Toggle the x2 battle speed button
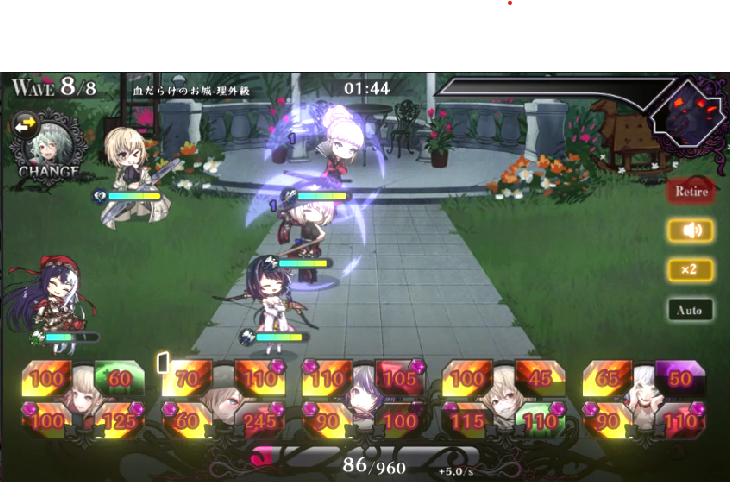The image size is (730, 482). [x=691, y=270]
